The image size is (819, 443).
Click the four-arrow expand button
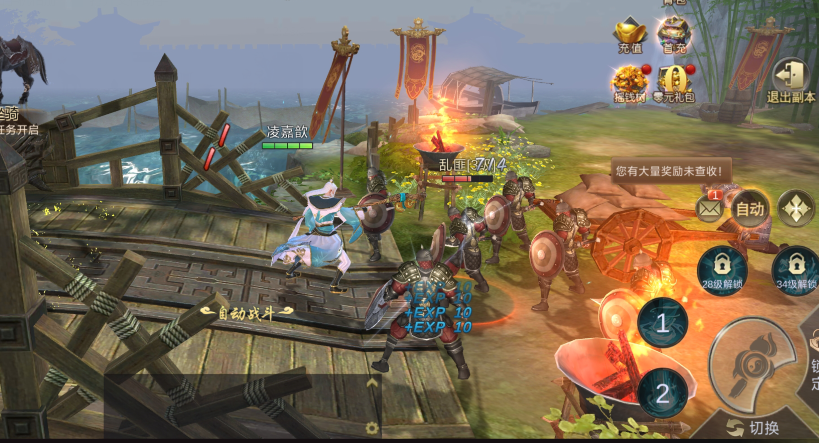click(796, 209)
